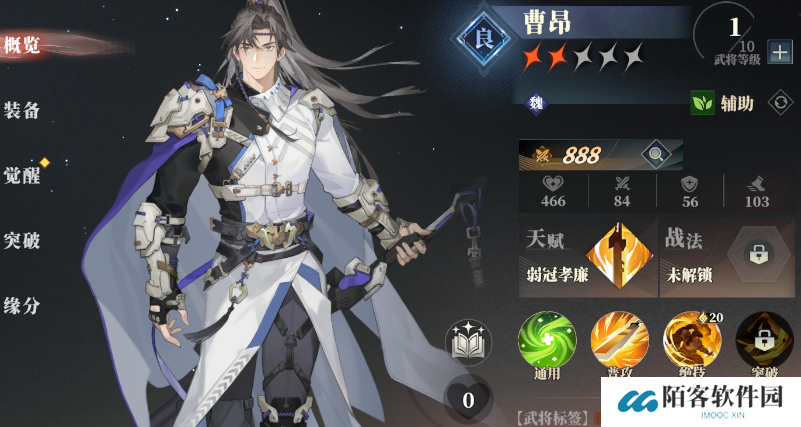
Task: Switch to the 概览 overview tab
Action: pos(22,44)
